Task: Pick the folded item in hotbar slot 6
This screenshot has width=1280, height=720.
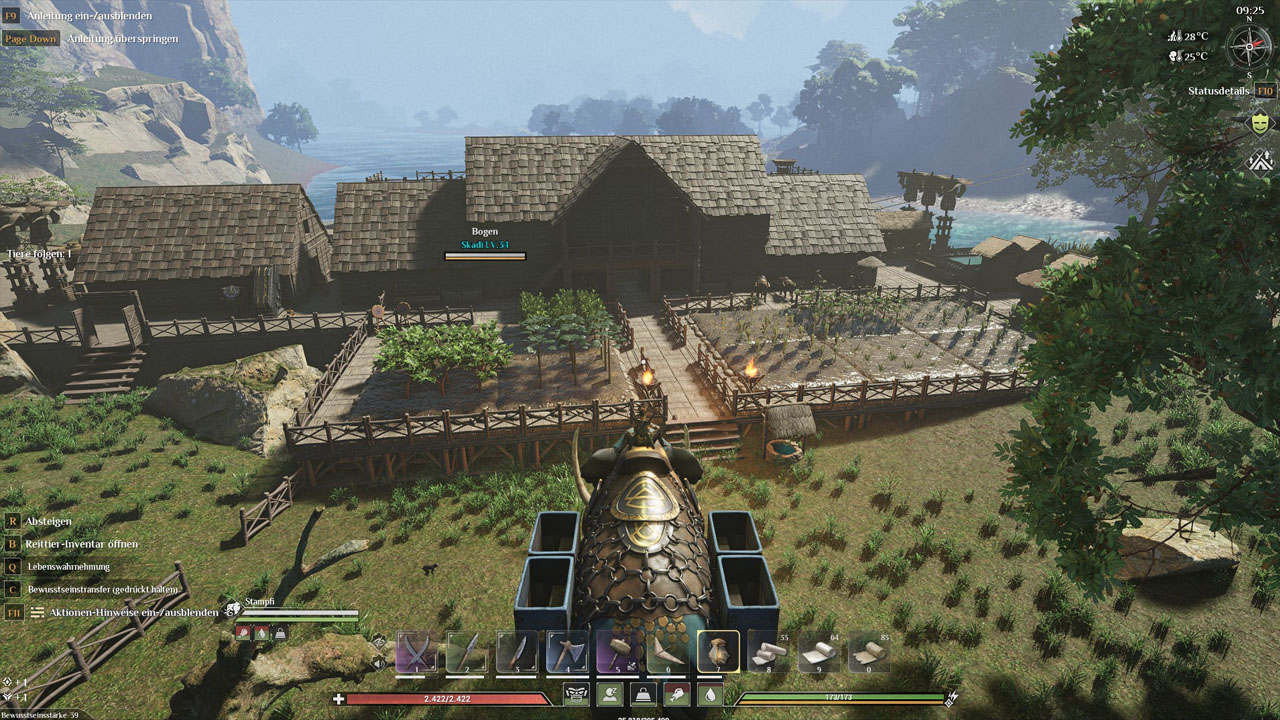Action: click(x=667, y=652)
